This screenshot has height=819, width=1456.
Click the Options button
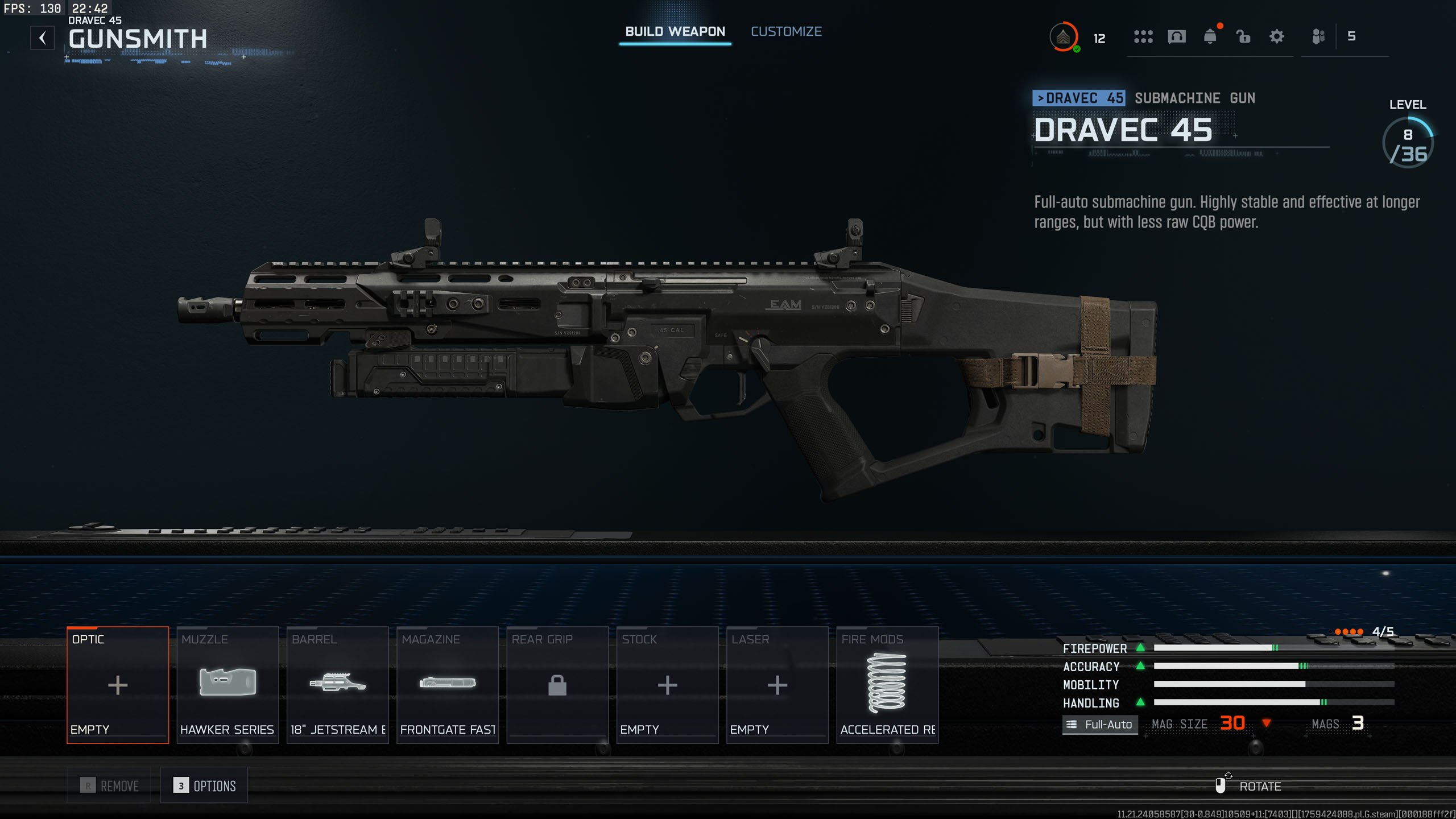(204, 785)
